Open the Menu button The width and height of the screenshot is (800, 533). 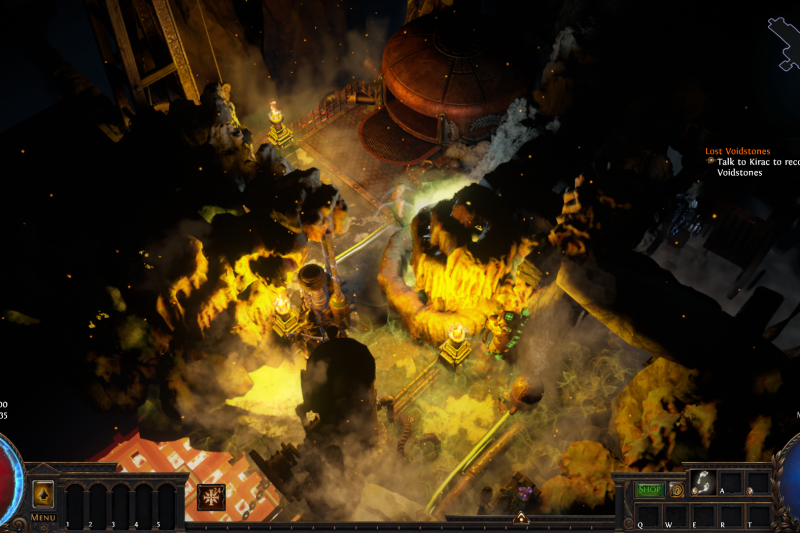tap(43, 517)
